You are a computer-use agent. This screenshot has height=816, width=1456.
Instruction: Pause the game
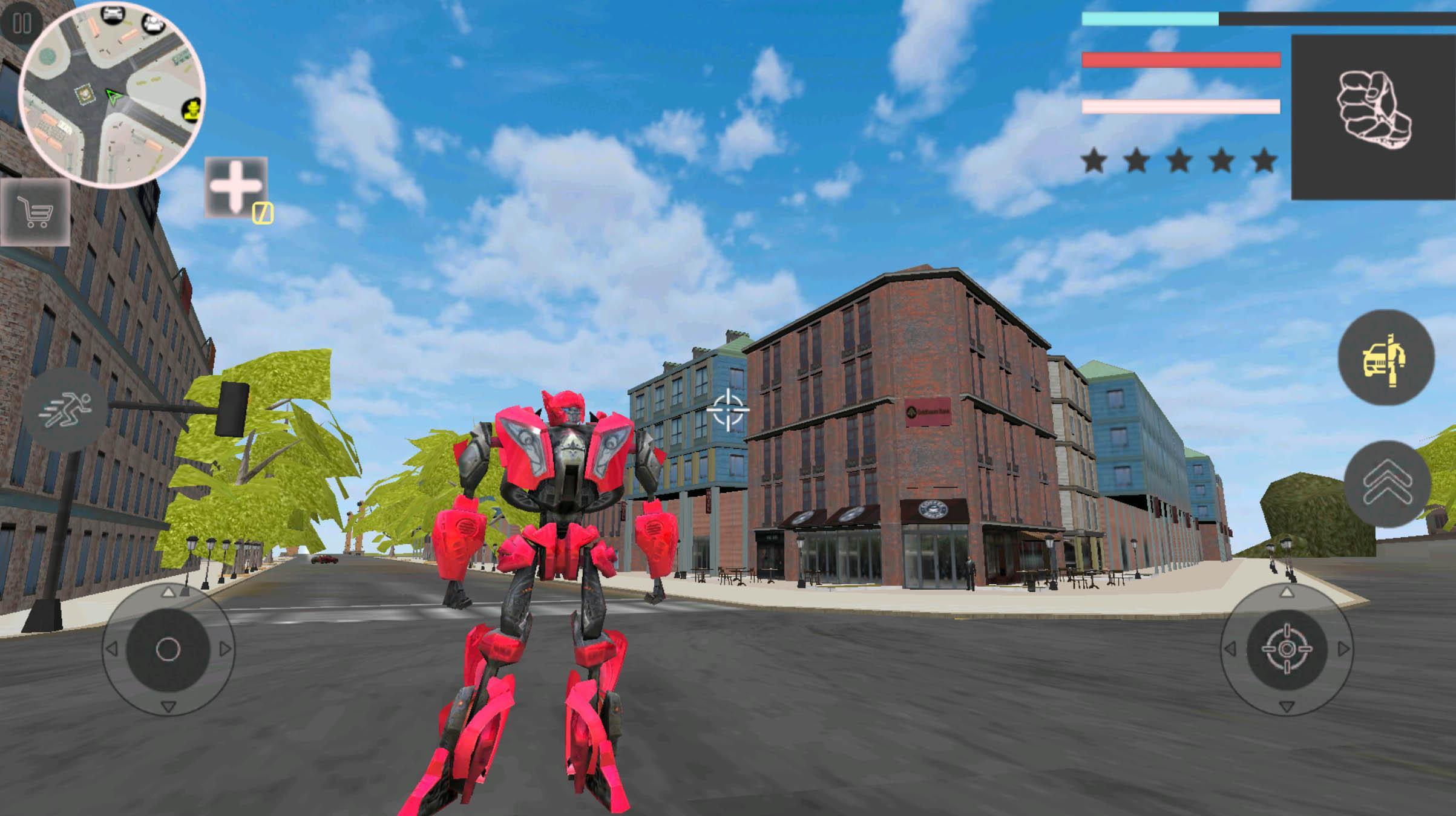pyautogui.click(x=23, y=23)
